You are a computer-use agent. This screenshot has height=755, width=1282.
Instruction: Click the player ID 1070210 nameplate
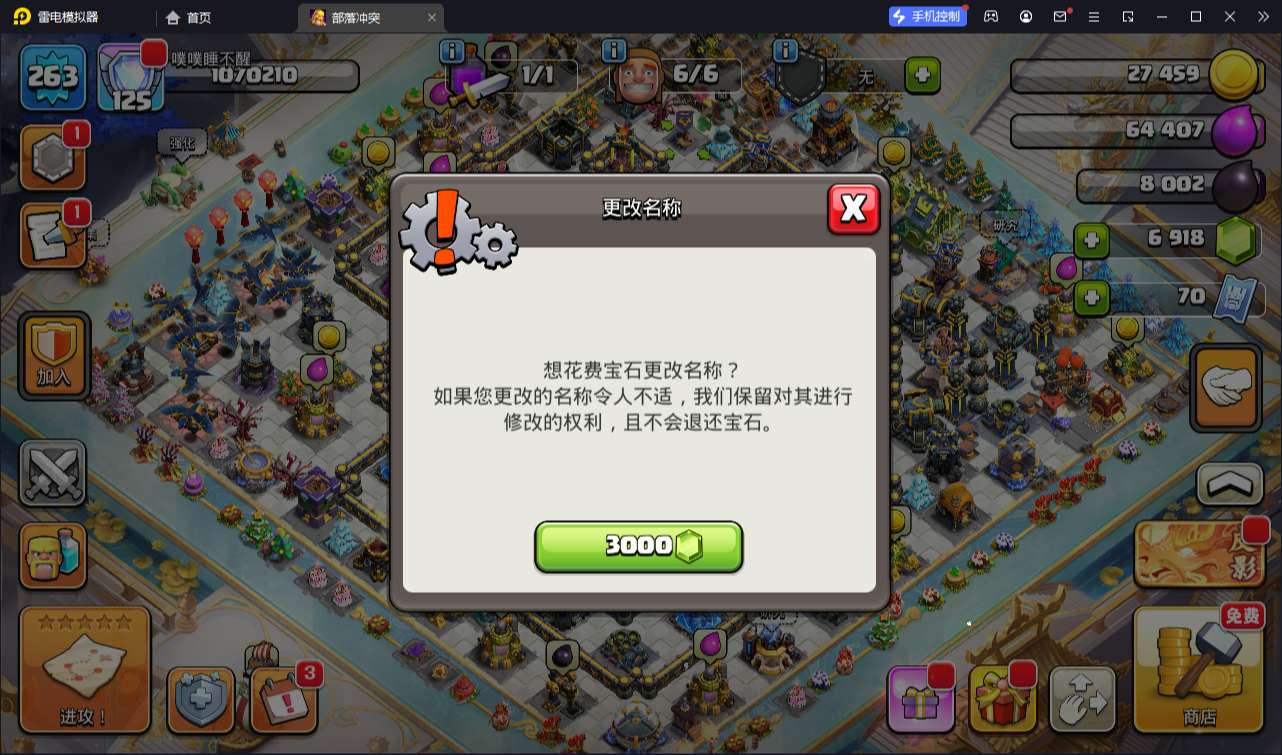tap(255, 75)
